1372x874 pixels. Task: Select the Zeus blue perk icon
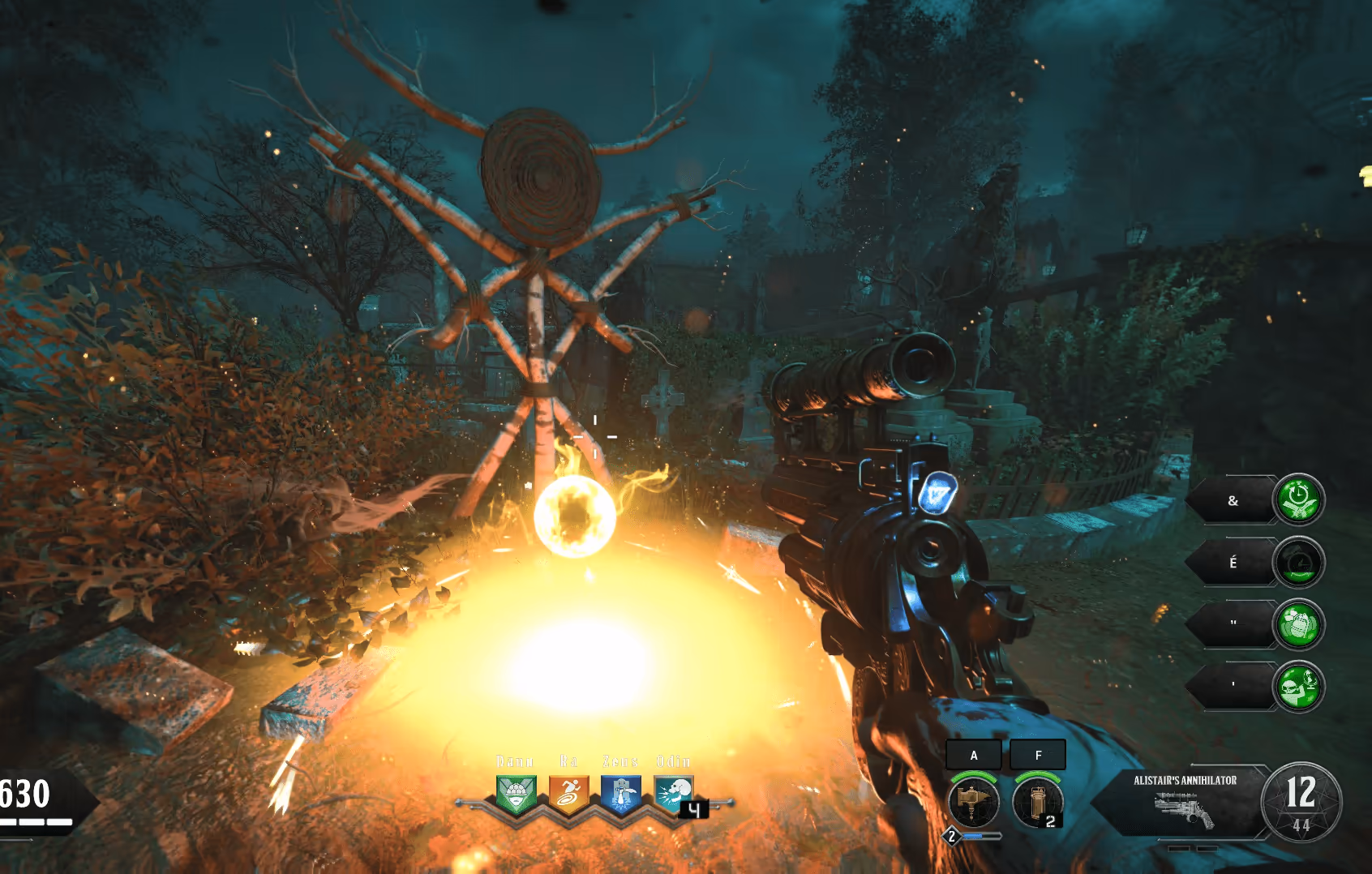[621, 795]
